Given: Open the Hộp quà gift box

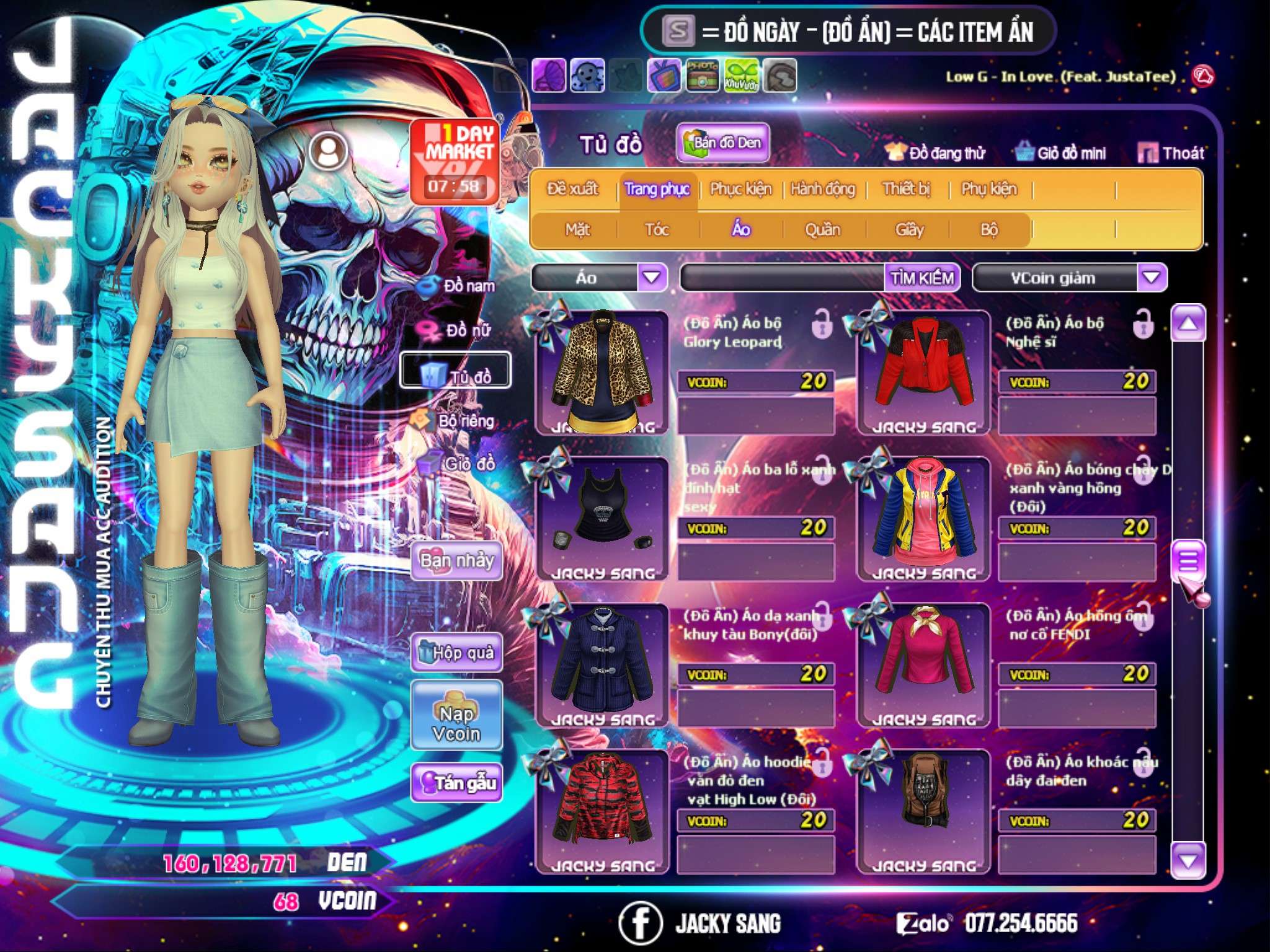Looking at the screenshot, I should point(456,652).
